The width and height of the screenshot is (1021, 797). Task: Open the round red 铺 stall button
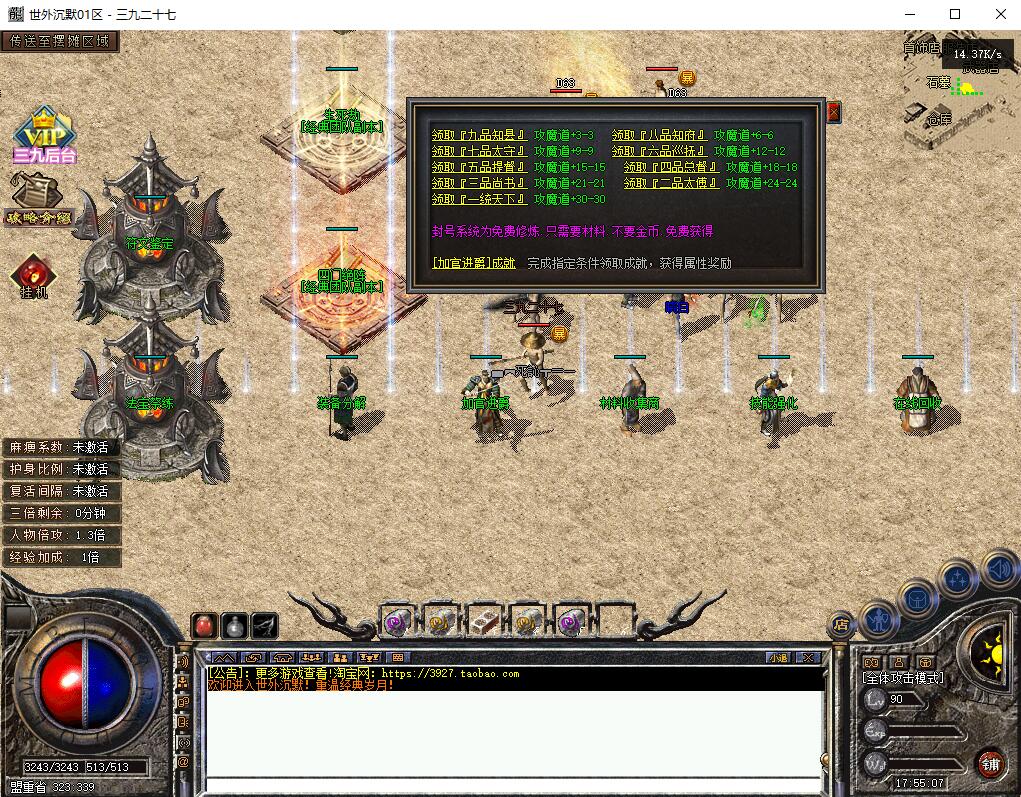tap(991, 764)
